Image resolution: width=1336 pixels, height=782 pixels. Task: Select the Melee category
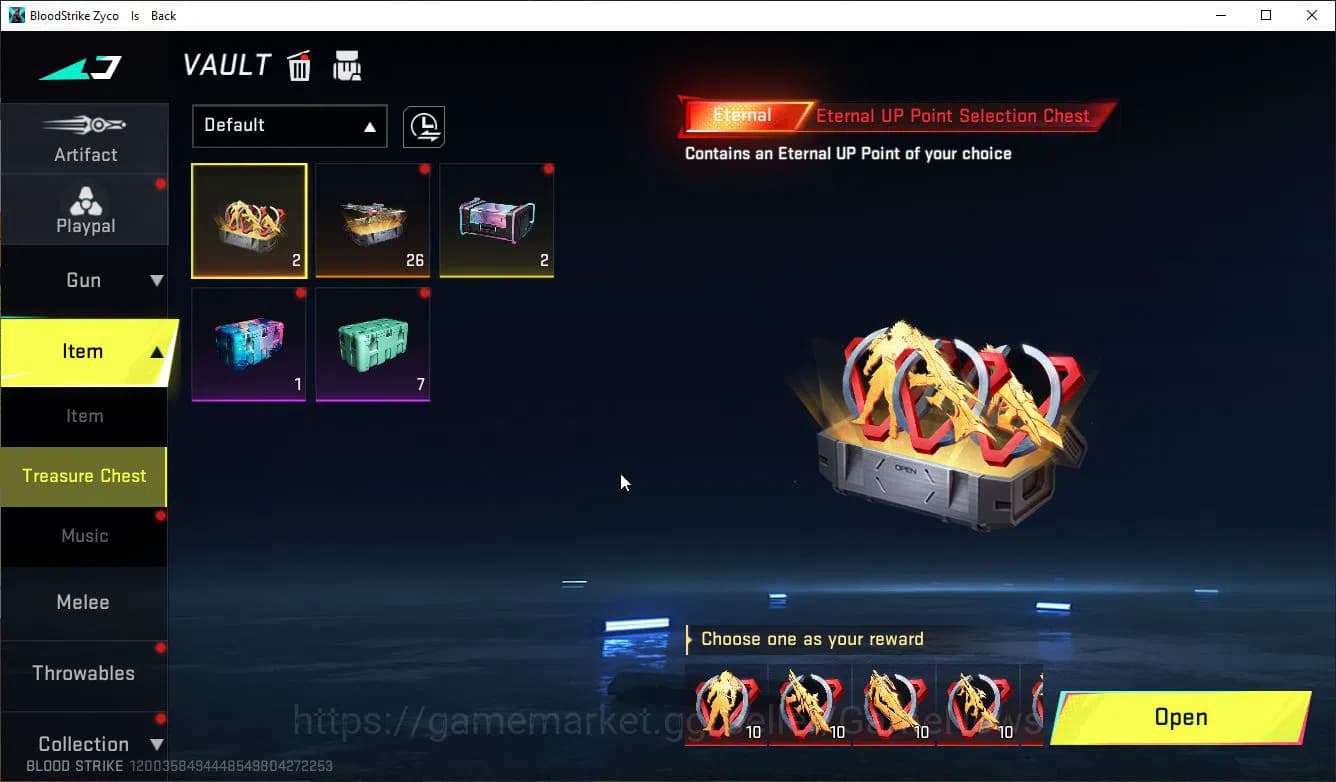pos(83,602)
